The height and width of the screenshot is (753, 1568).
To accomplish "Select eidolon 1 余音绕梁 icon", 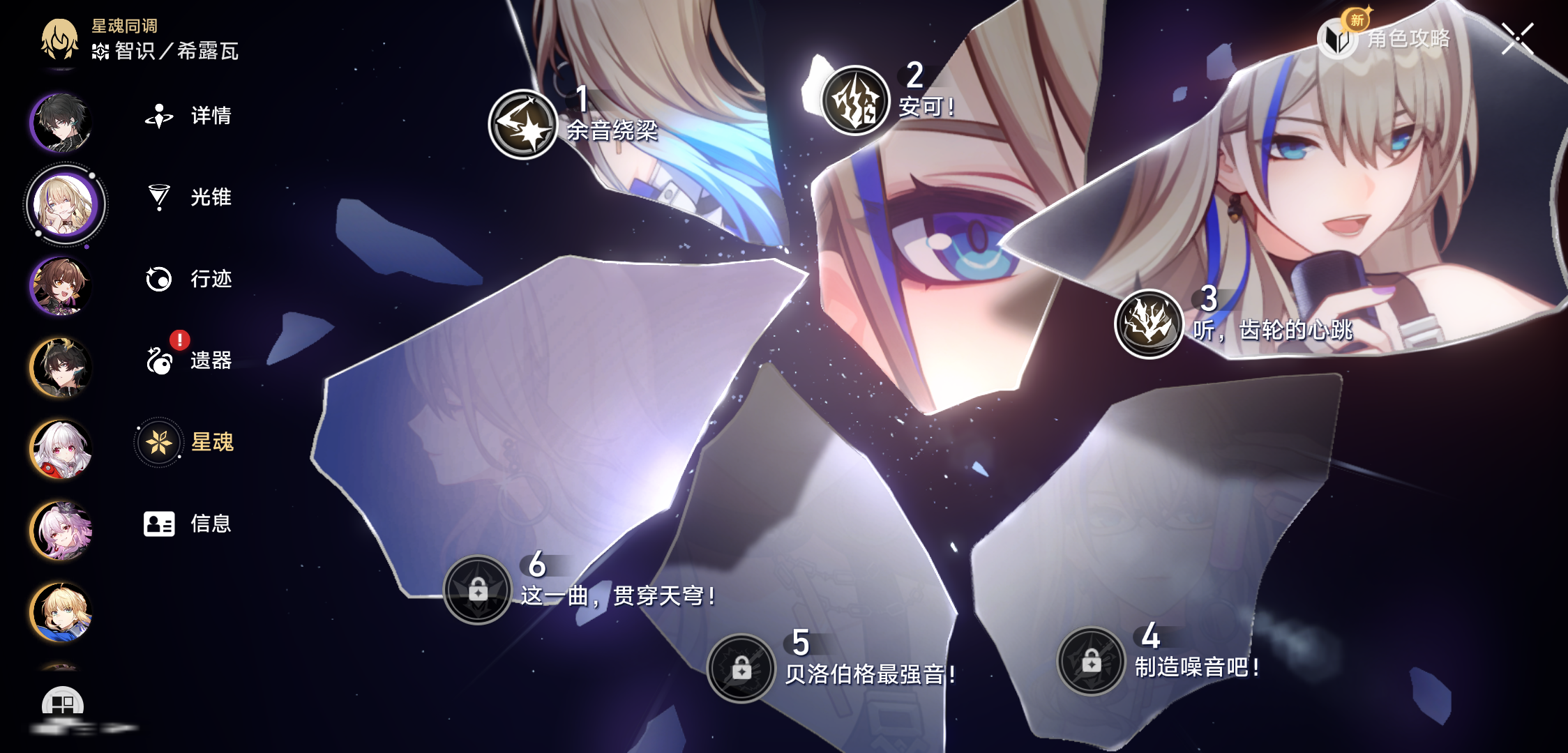I will click(x=523, y=124).
